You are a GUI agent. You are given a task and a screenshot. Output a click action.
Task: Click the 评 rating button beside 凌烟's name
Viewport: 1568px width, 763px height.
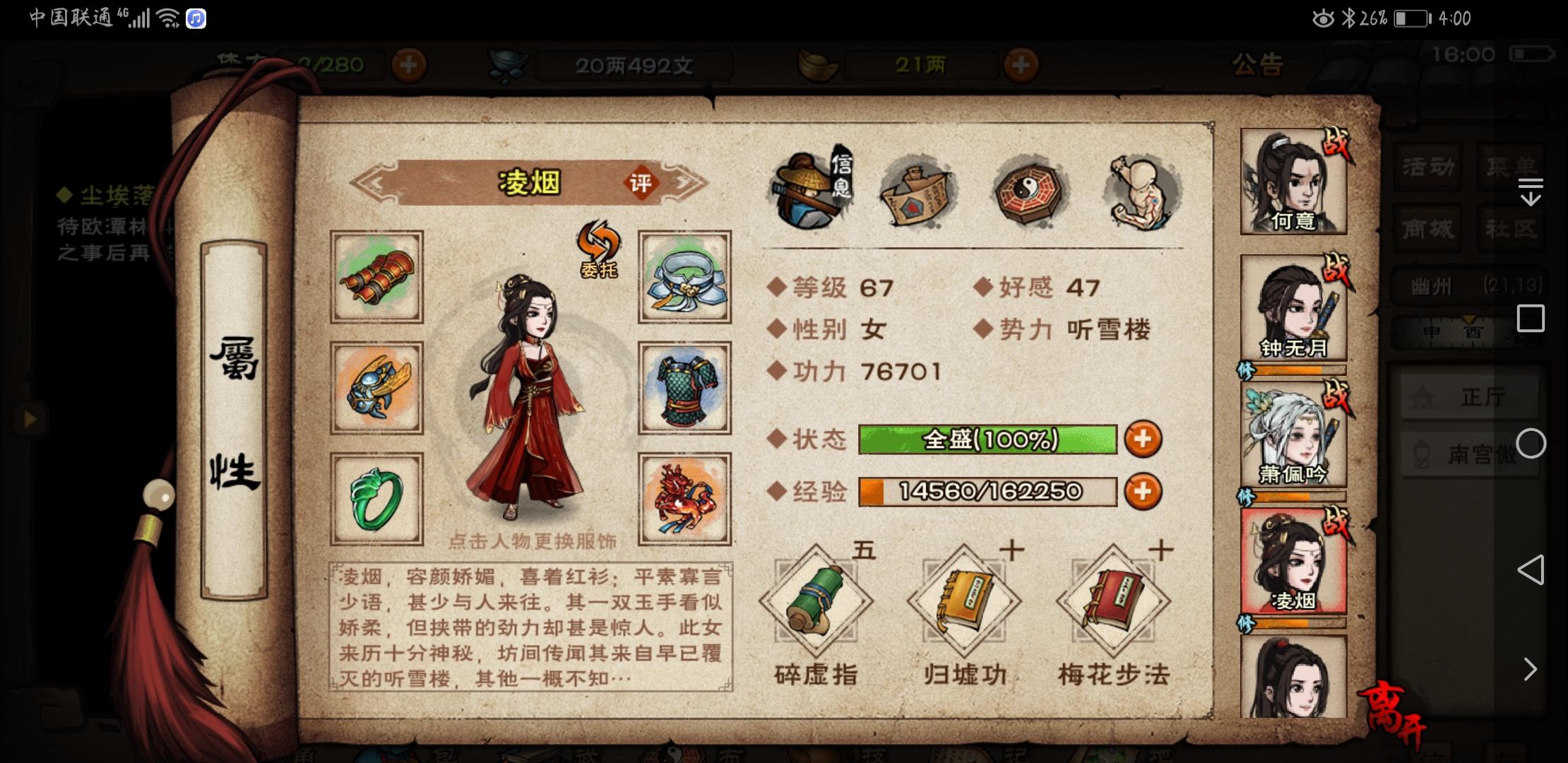click(640, 182)
